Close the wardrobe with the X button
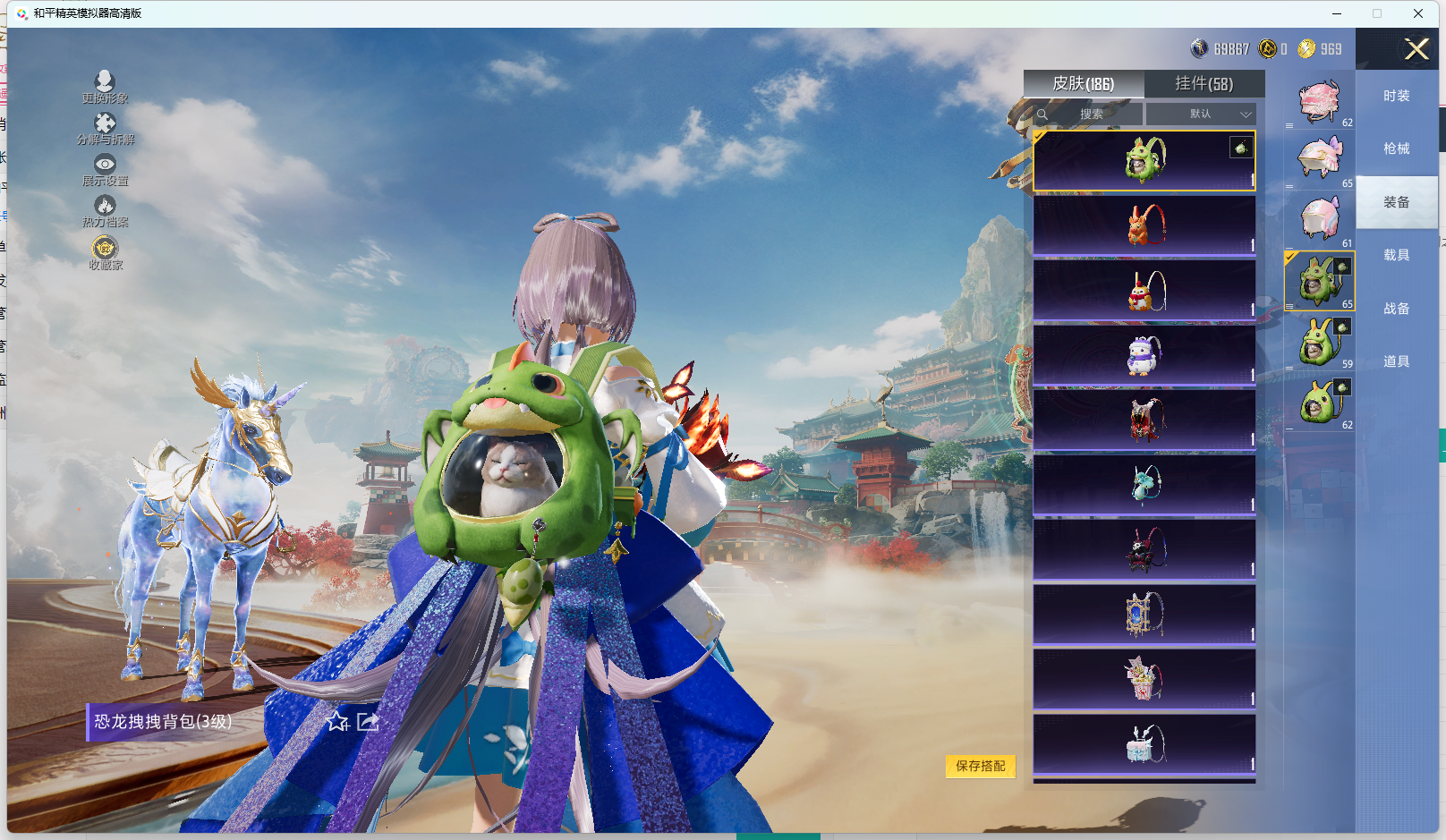1446x840 pixels. [x=1416, y=49]
